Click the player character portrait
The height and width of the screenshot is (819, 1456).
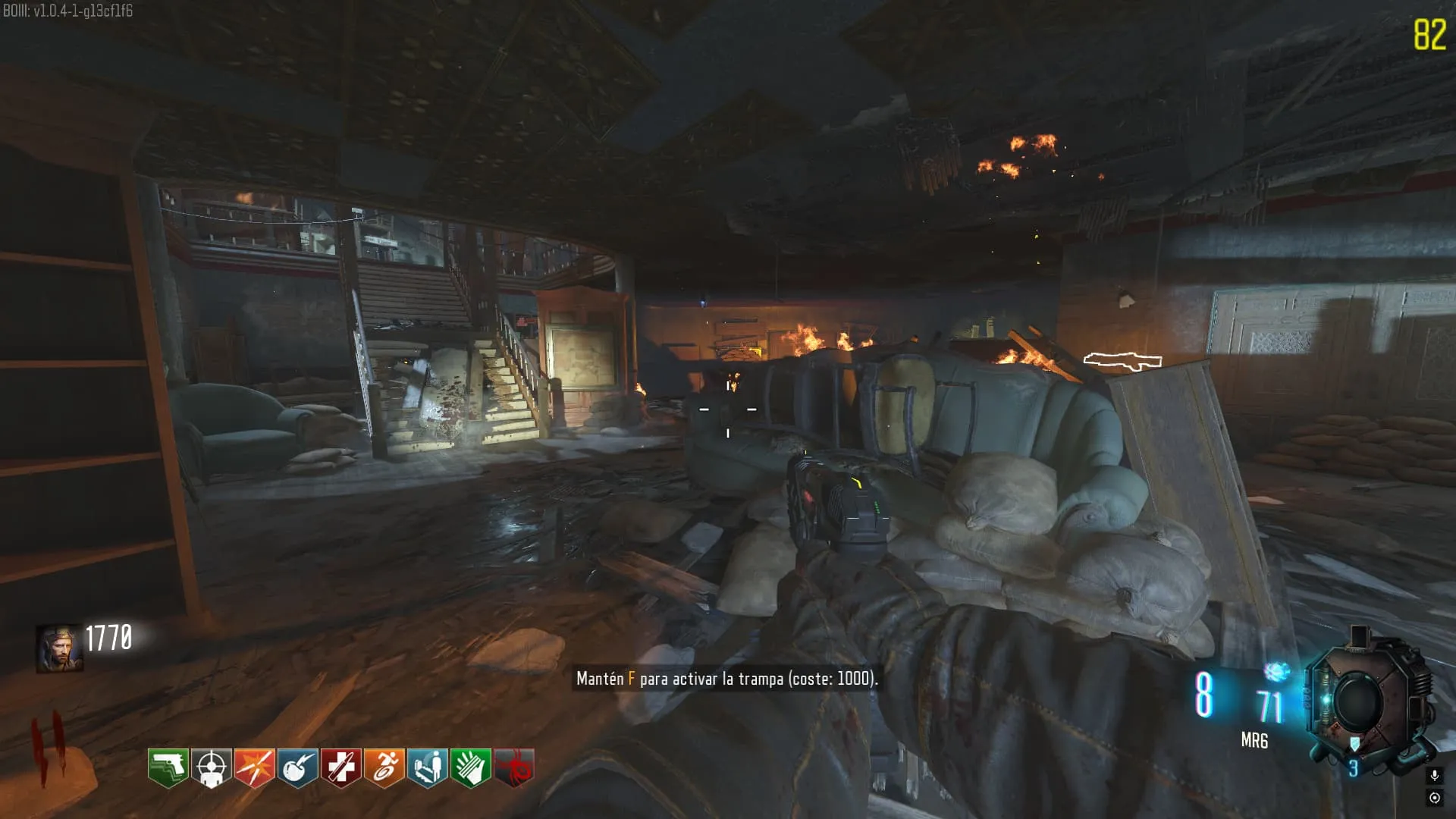pyautogui.click(x=60, y=648)
